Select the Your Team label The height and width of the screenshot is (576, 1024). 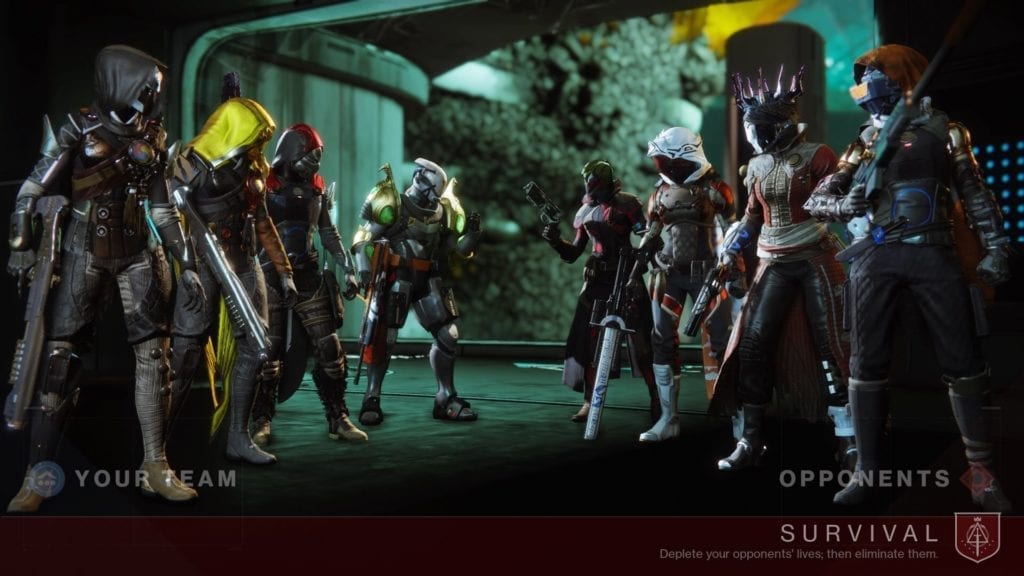[155, 478]
